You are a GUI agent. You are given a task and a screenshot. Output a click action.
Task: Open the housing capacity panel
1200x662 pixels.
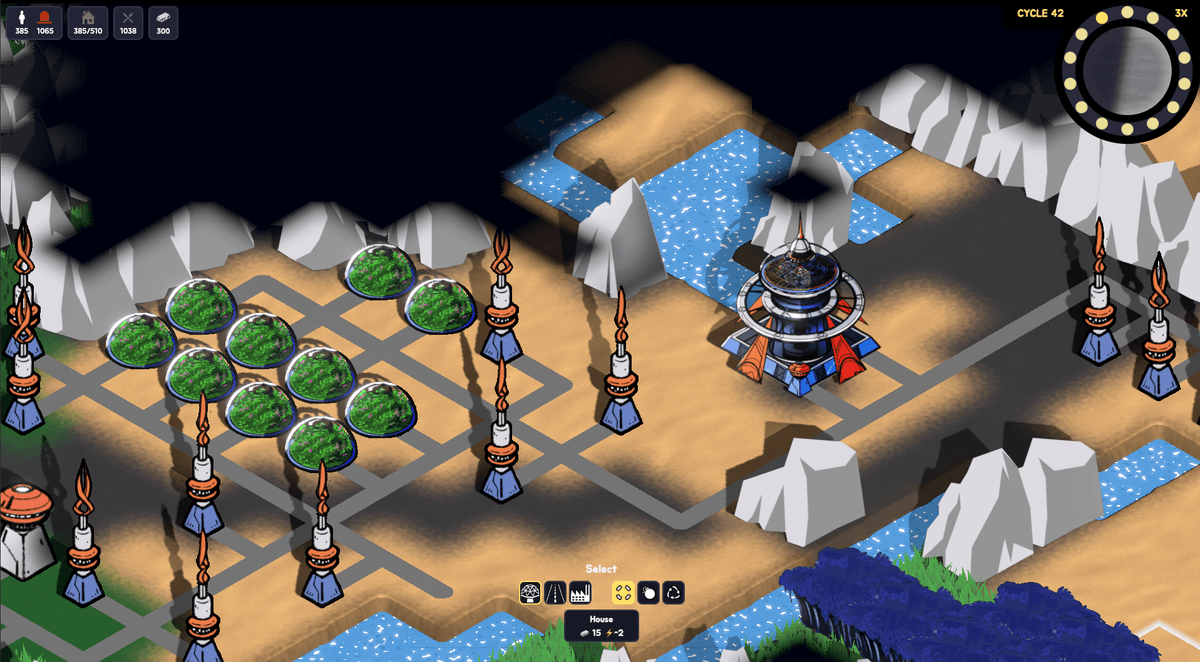tap(88, 22)
